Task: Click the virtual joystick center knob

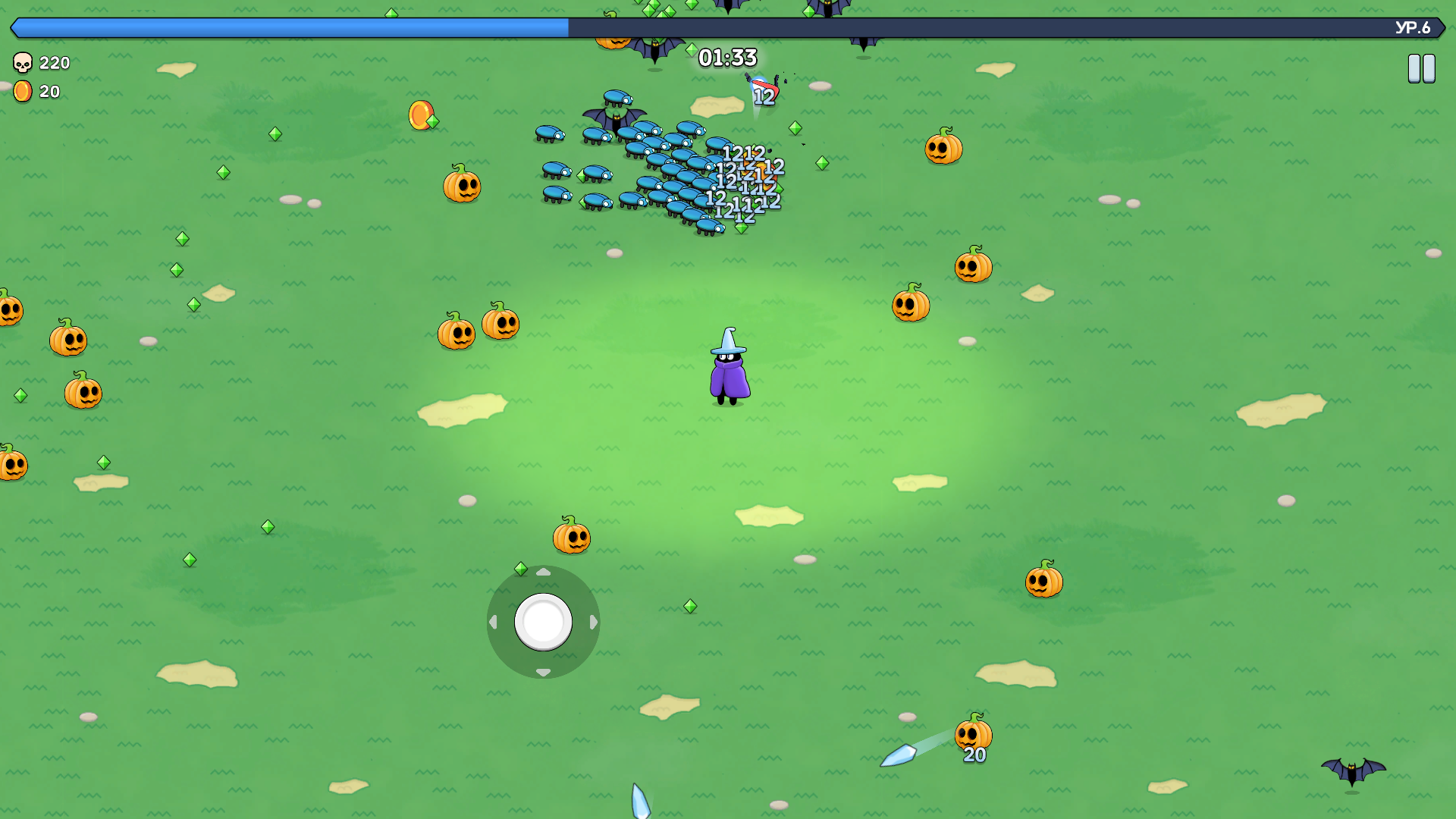Action: coord(543,622)
